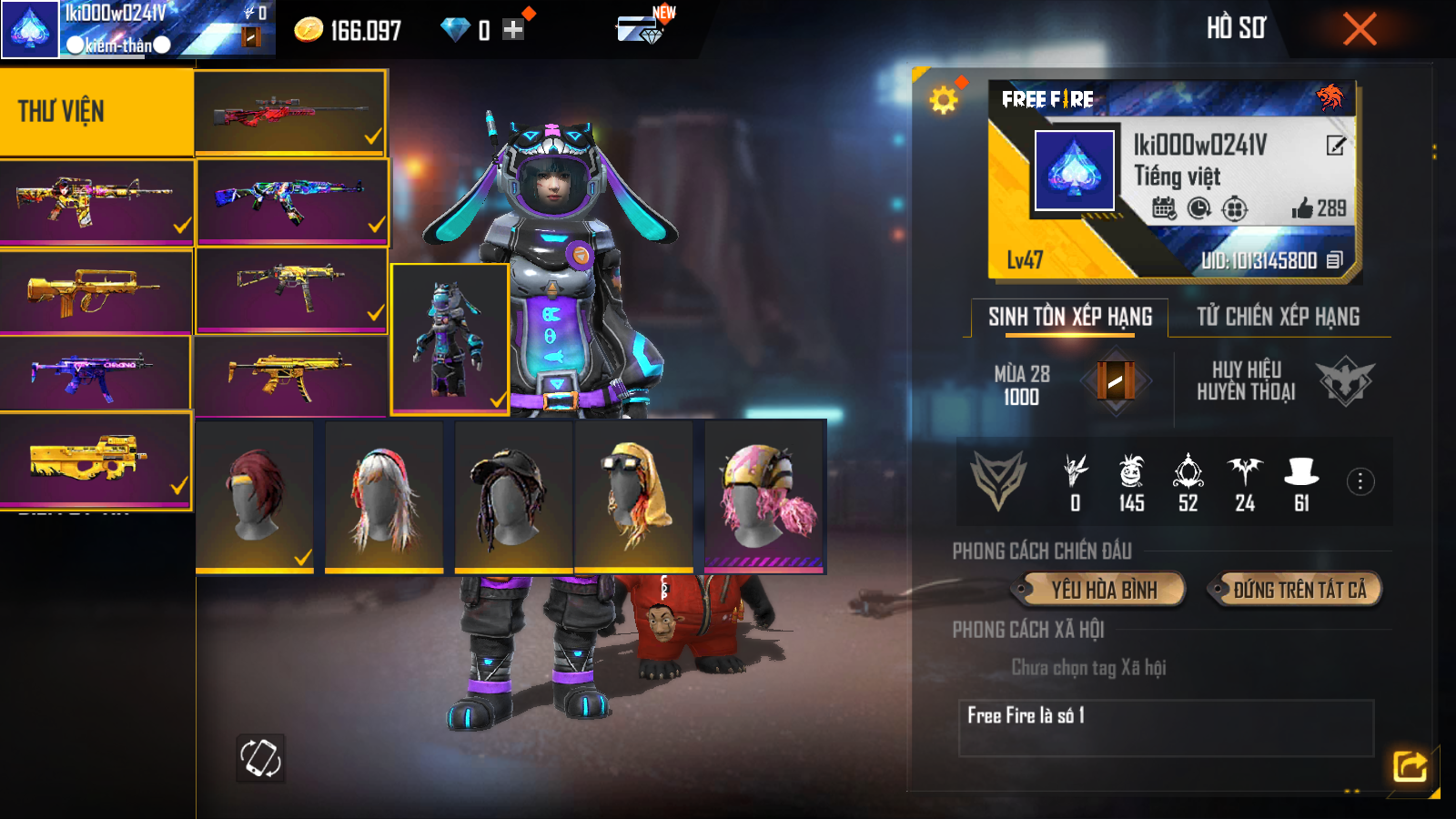Edit the player nickname
This screenshot has width=1456, height=819.
tap(1335, 146)
